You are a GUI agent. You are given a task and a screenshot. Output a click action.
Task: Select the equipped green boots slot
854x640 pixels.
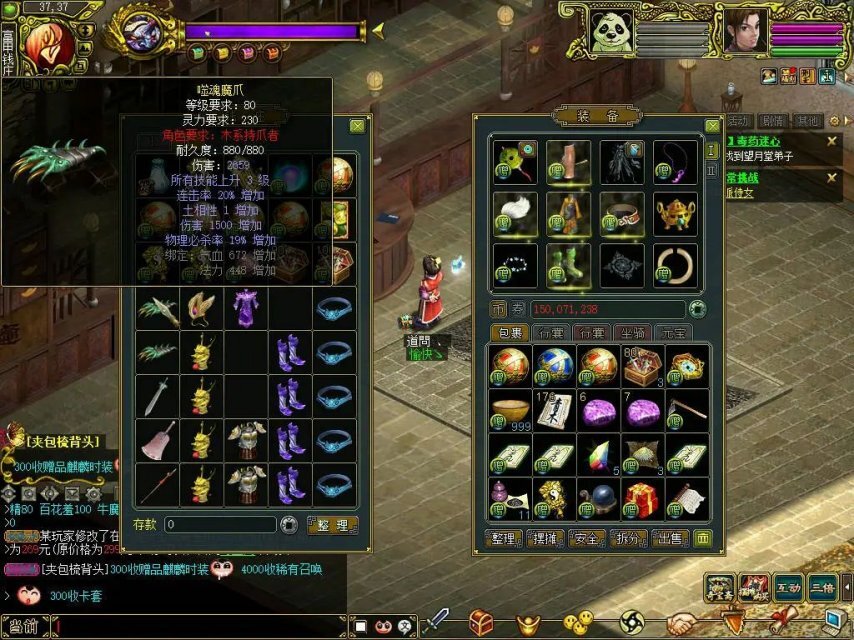pyautogui.click(x=566, y=265)
